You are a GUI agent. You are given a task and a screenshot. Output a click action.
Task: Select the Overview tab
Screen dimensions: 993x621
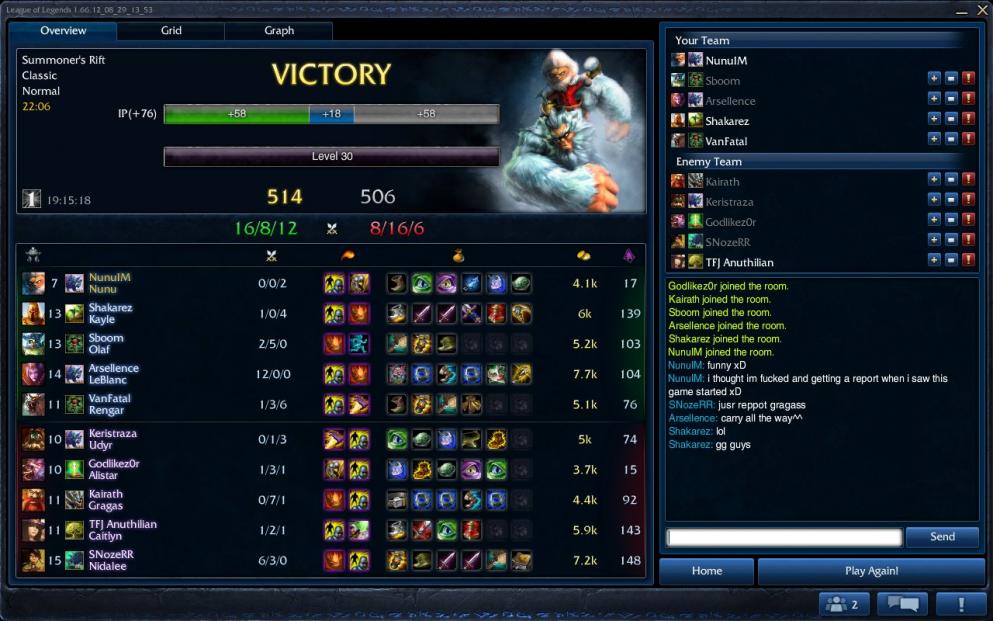pyautogui.click(x=63, y=31)
